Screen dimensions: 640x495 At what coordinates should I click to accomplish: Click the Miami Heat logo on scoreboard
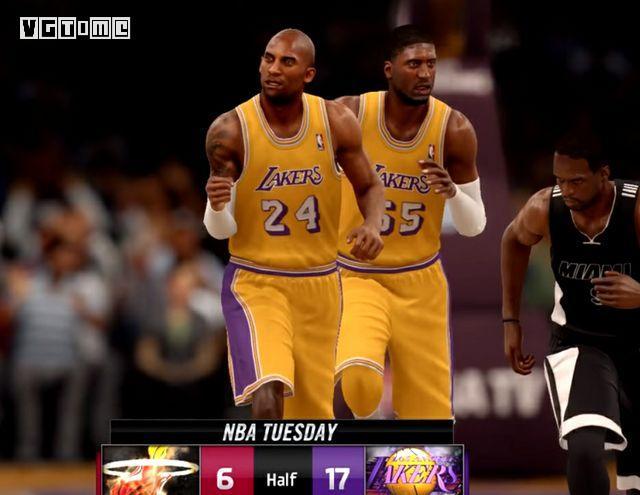150,471
